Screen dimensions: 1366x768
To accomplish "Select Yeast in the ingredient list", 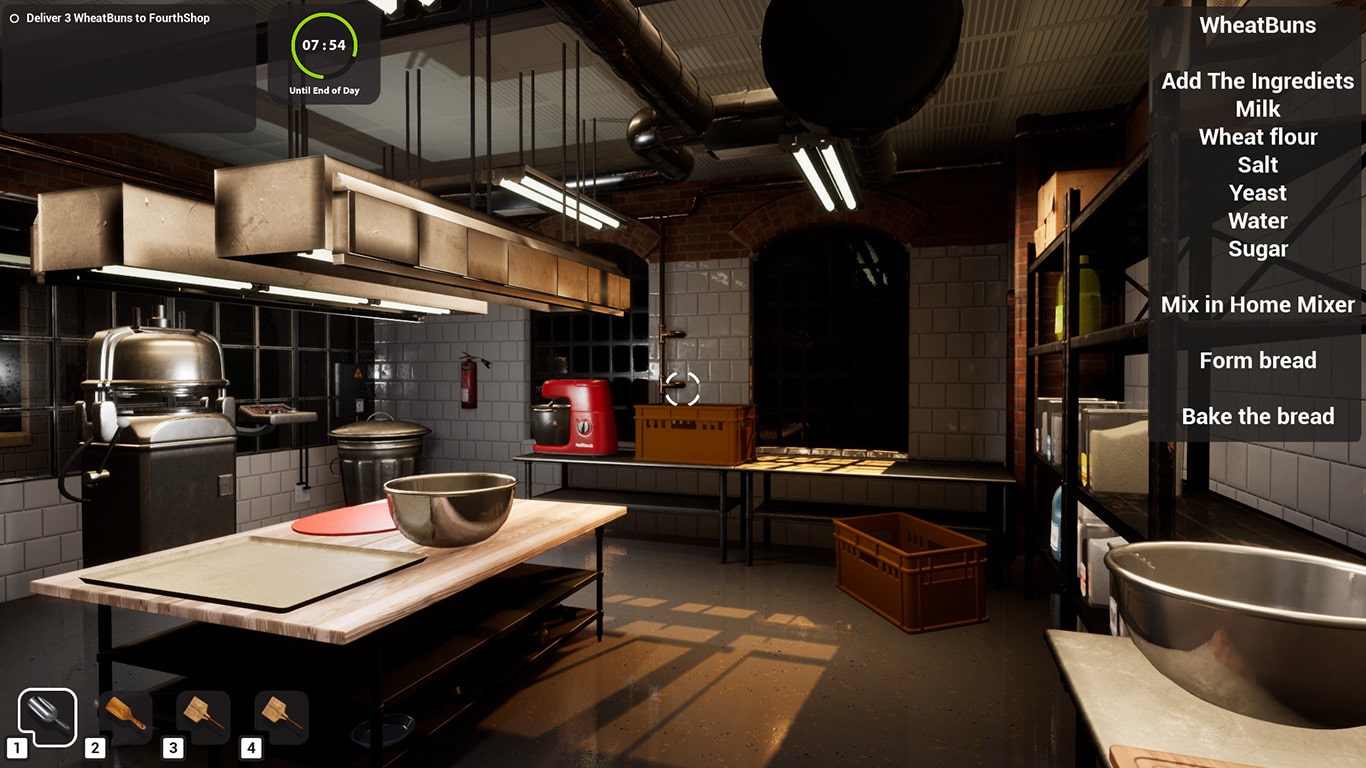I will point(1257,192).
